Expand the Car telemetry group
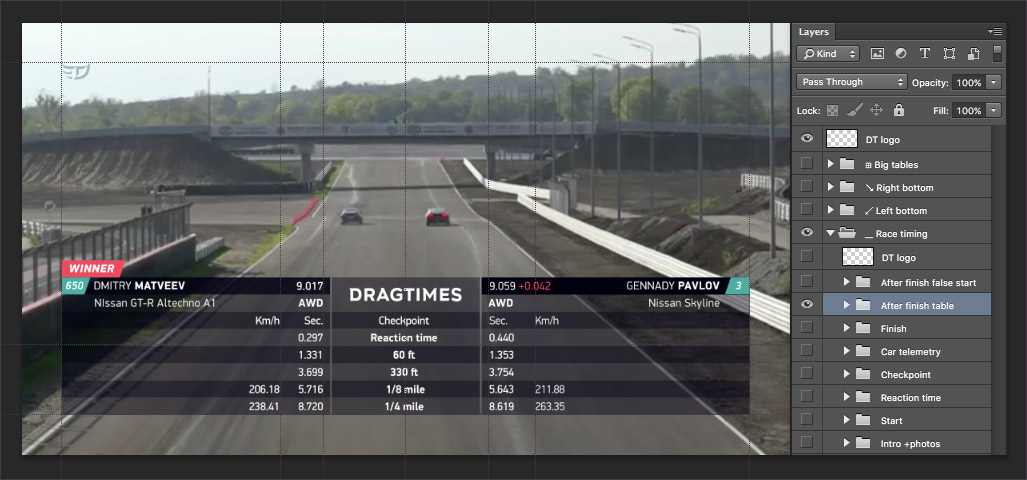 847,352
